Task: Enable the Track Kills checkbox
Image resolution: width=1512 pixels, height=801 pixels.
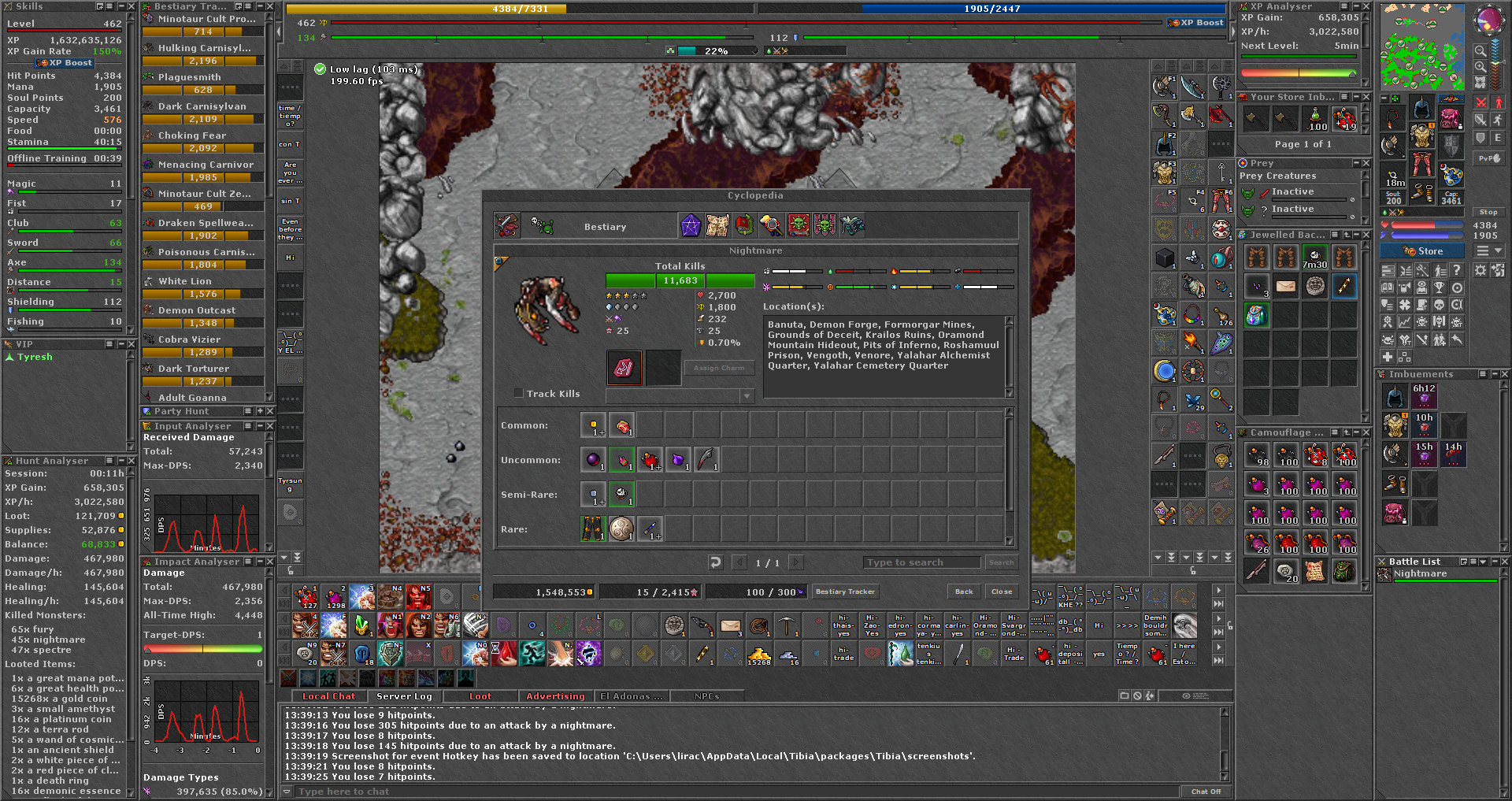Action: (x=519, y=393)
